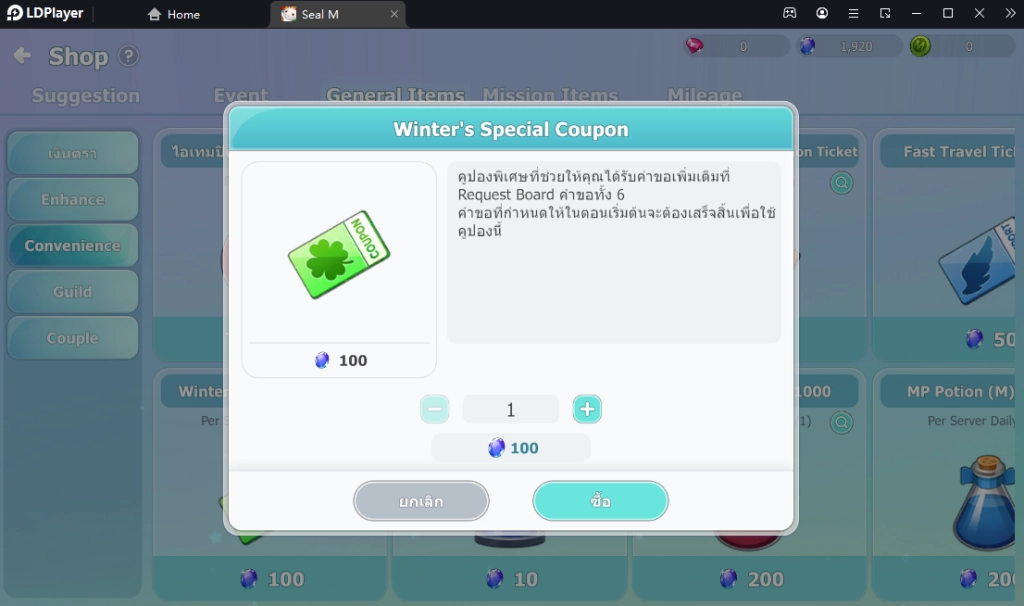The image size is (1024, 606).
Task: Switch to the Suggestion tab
Action: (x=86, y=96)
